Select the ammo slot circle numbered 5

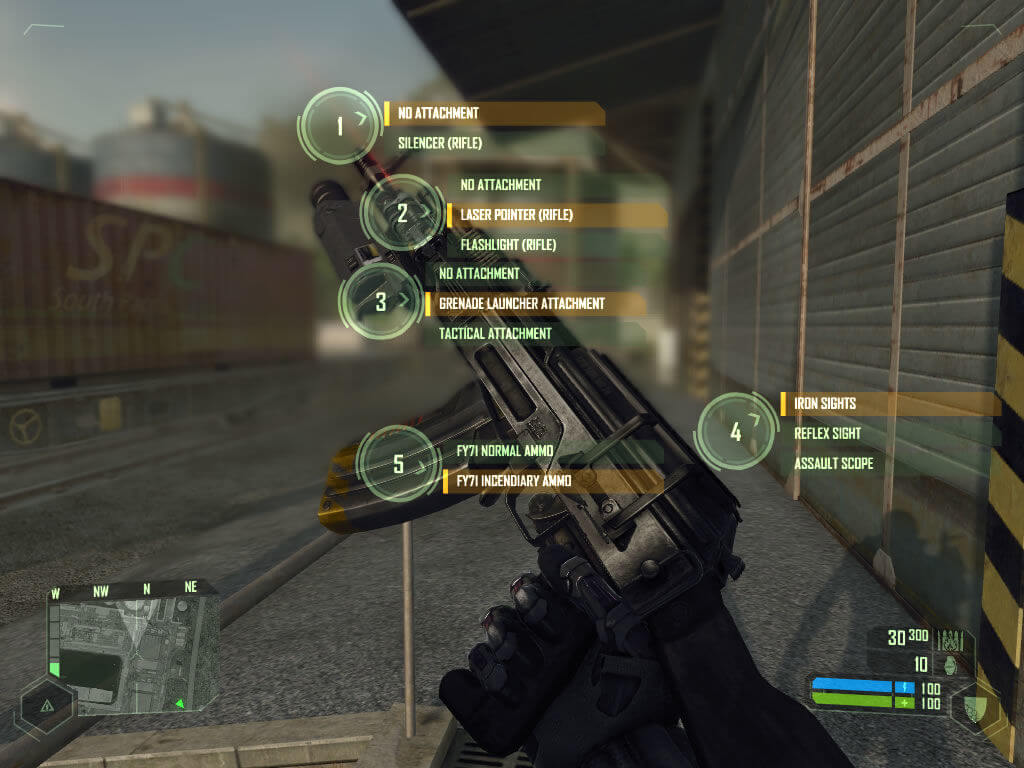tap(399, 464)
